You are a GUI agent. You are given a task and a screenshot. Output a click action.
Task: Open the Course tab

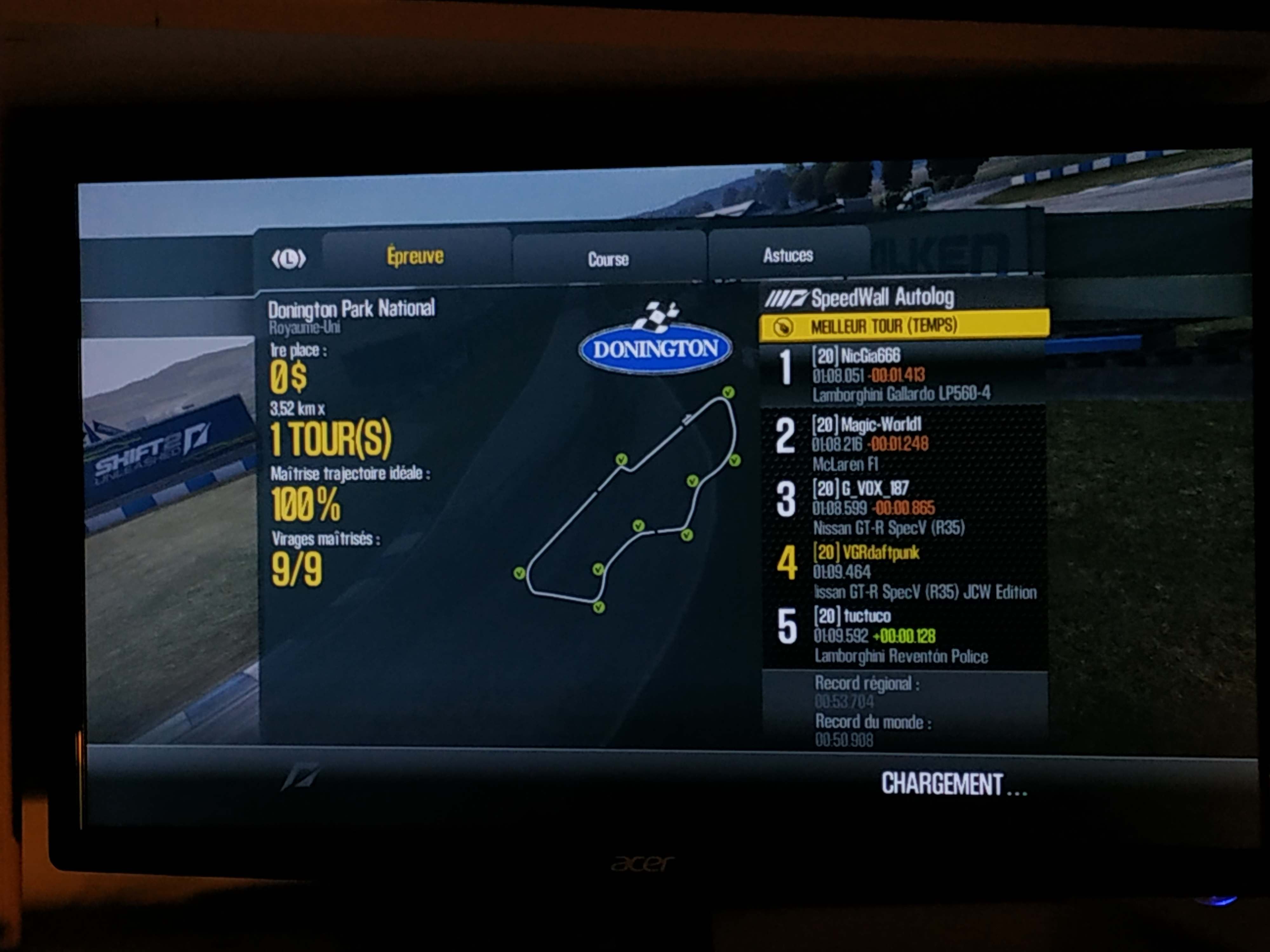(608, 259)
